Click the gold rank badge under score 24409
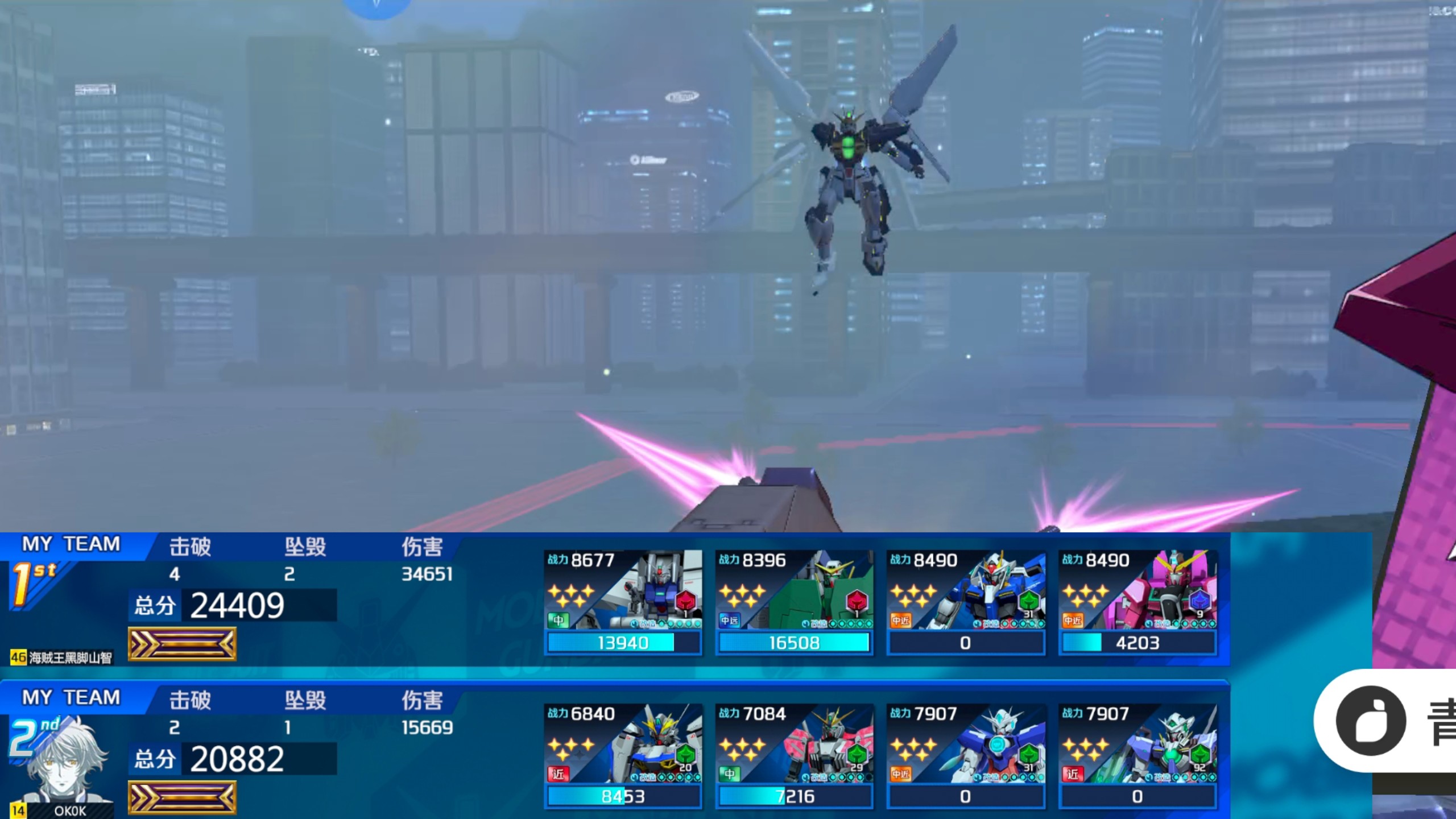 (182, 644)
